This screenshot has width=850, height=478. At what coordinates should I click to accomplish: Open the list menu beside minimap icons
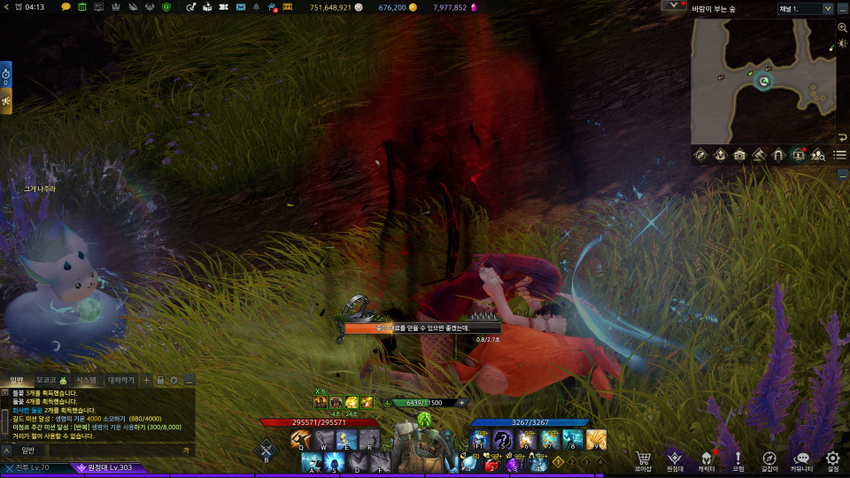(x=840, y=155)
